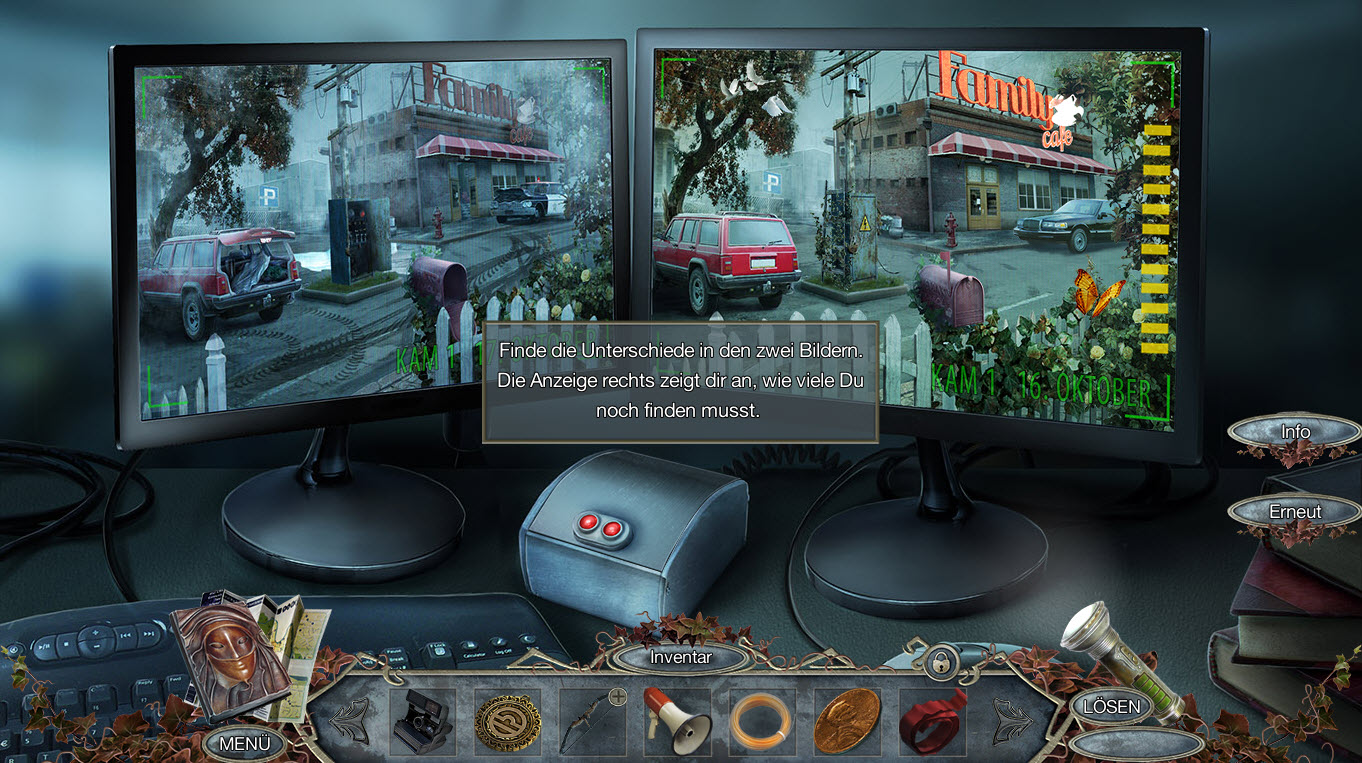Viewport: 1362px width, 763px height.
Task: Open the MENÜ button
Action: click(x=245, y=743)
